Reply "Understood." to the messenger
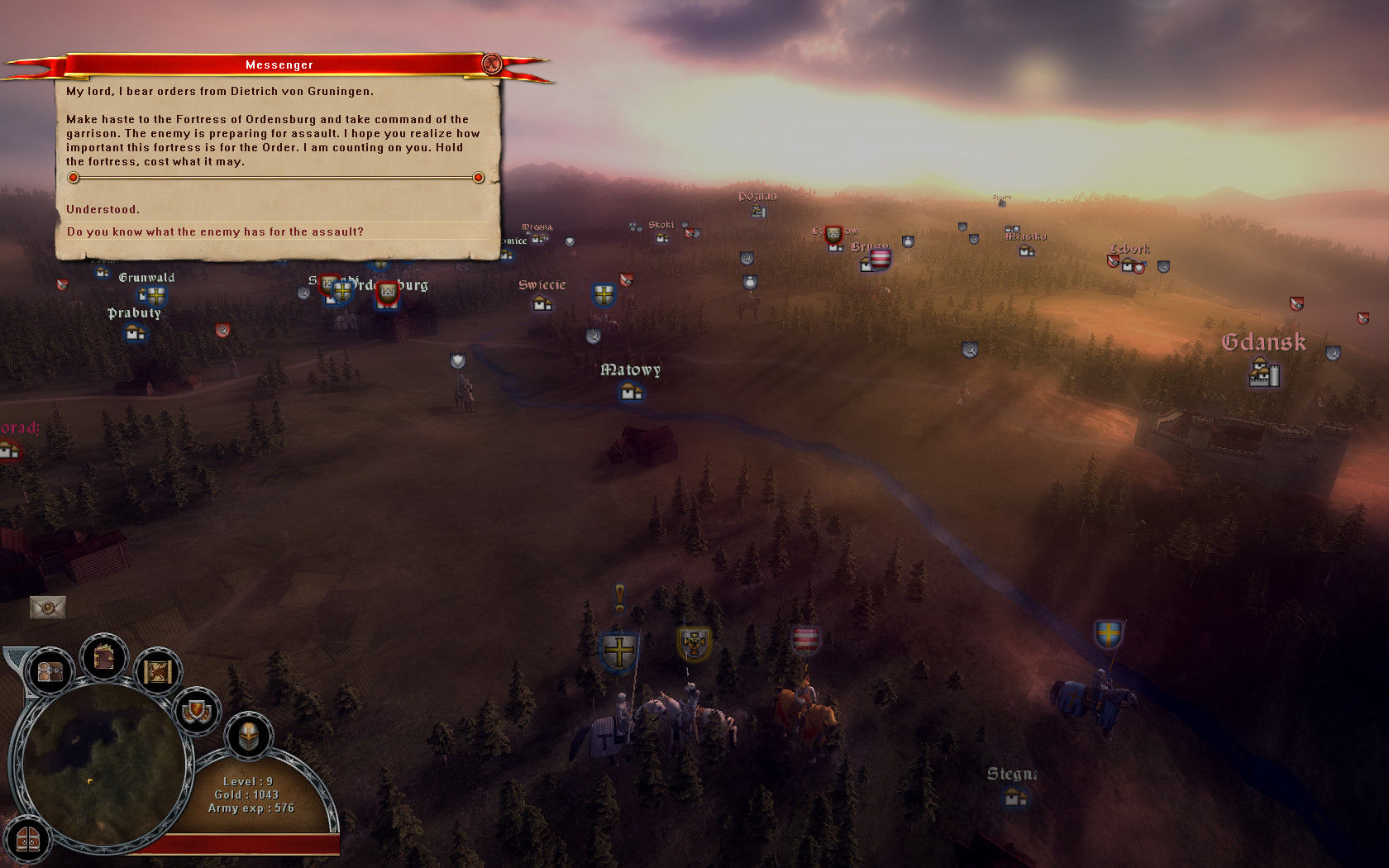 point(103,209)
